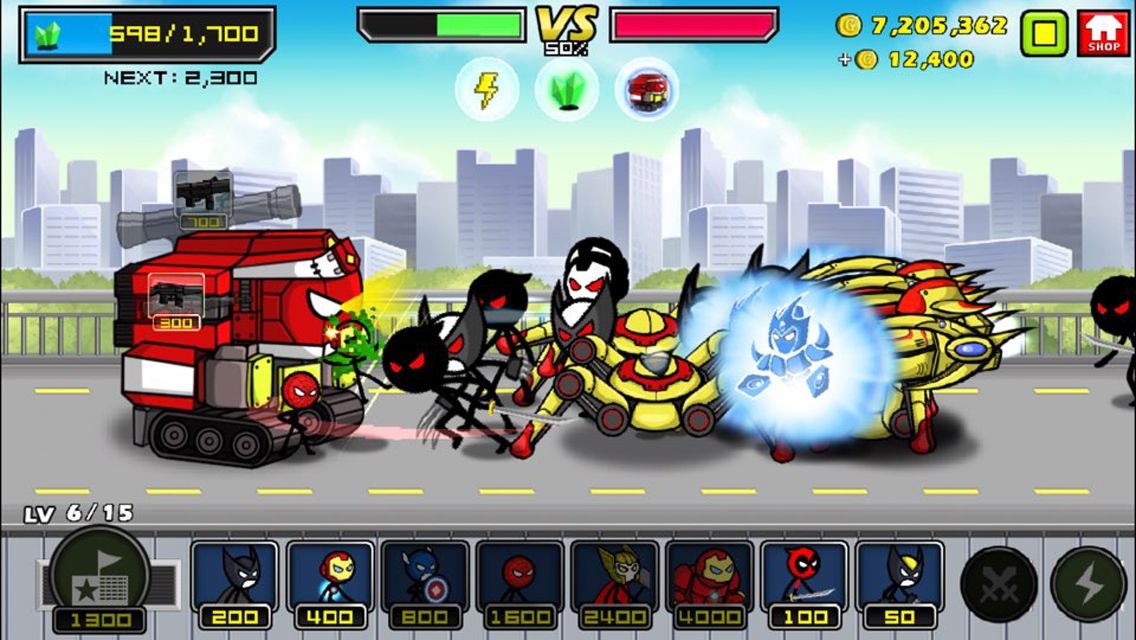Summon the Hulkbuster unit costing 4000

coord(710,584)
